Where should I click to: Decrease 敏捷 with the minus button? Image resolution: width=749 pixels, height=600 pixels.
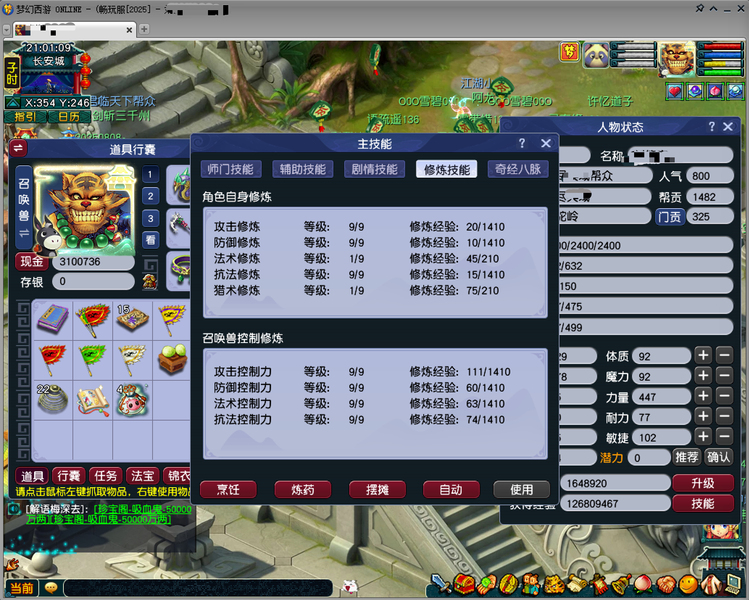tap(725, 436)
